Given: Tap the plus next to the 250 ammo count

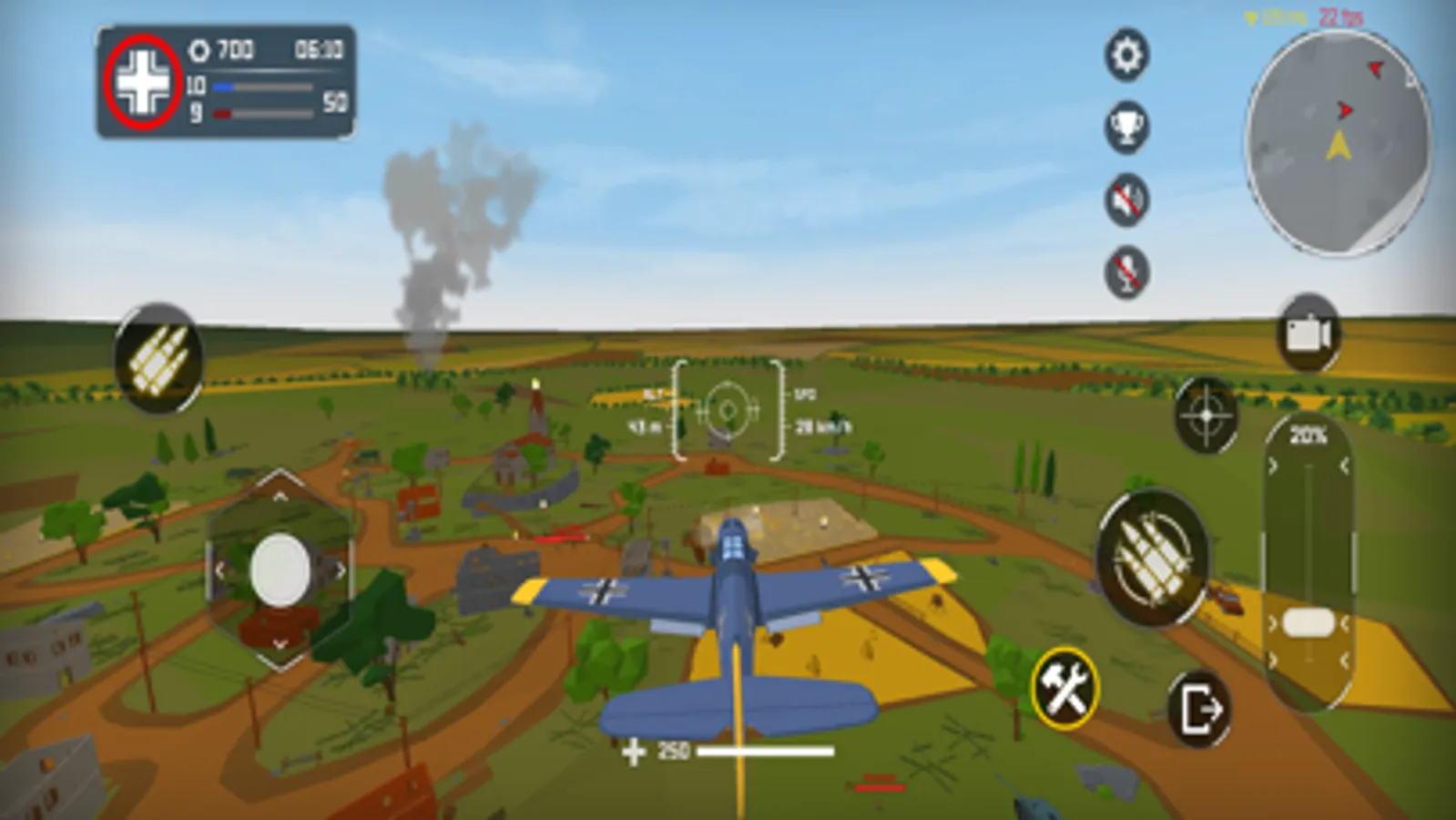Looking at the screenshot, I should tap(635, 753).
